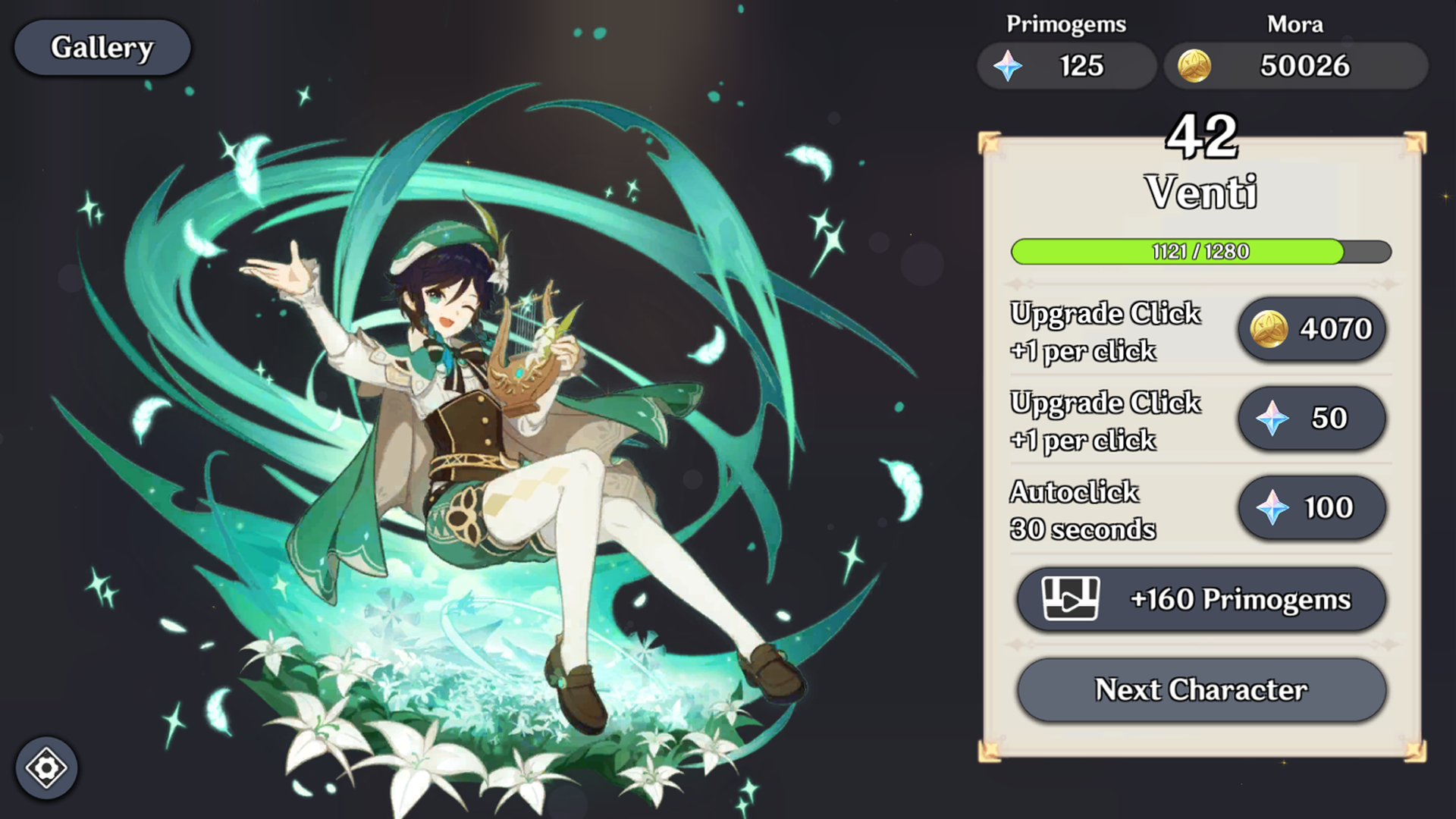Switch to the Next Character
Viewport: 1456px width, 819px height.
point(1201,689)
